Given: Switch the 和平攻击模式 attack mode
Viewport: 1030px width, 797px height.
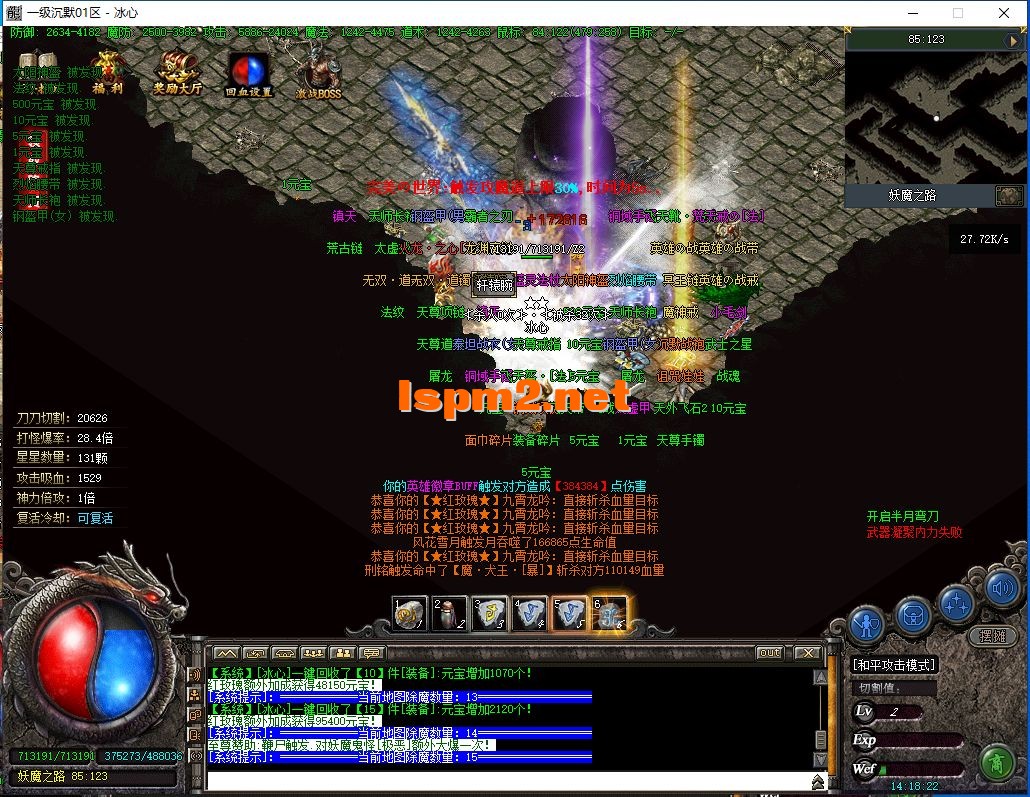Looking at the screenshot, I should (x=894, y=664).
